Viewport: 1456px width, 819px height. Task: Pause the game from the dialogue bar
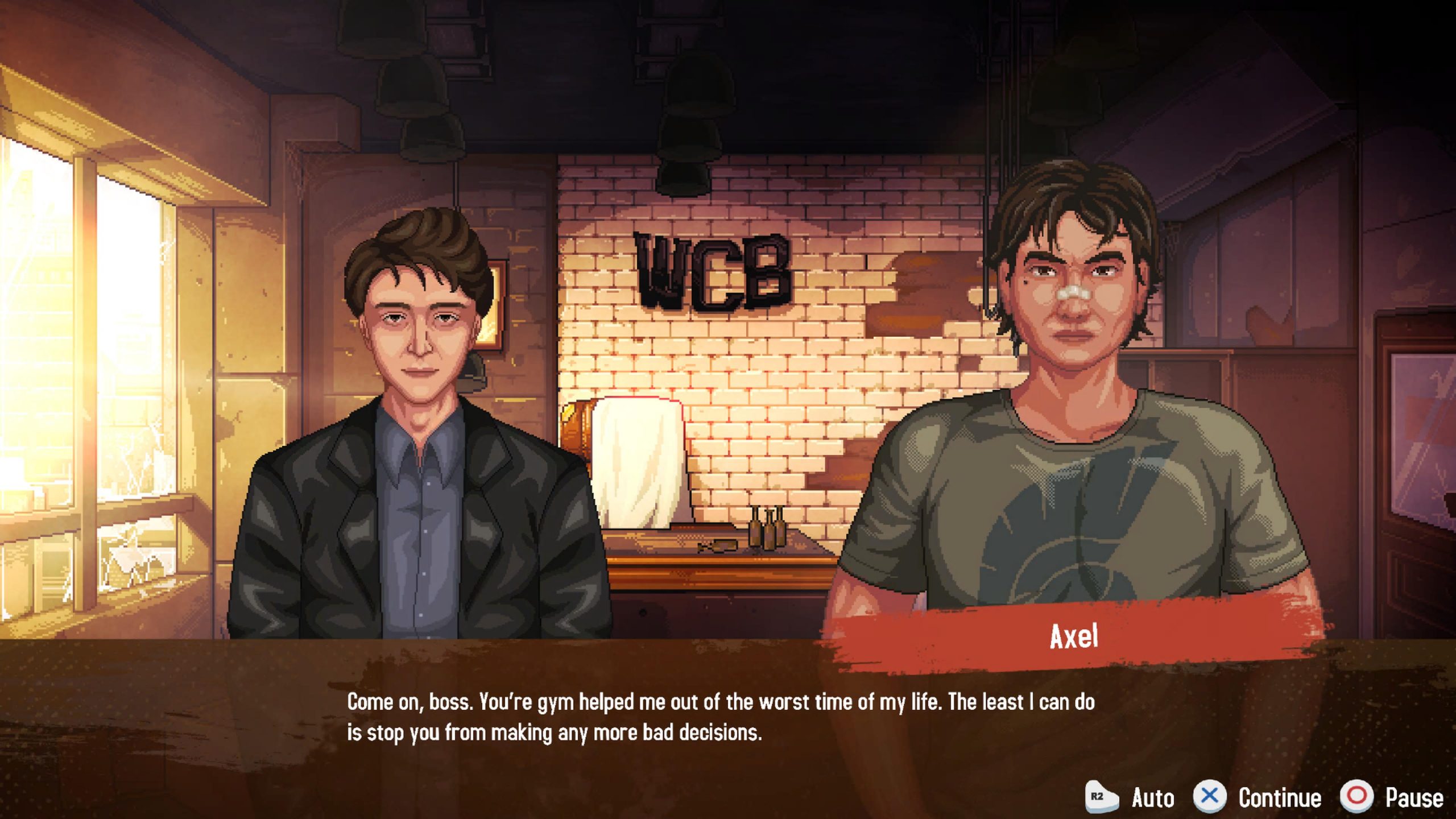[x=1392, y=797]
